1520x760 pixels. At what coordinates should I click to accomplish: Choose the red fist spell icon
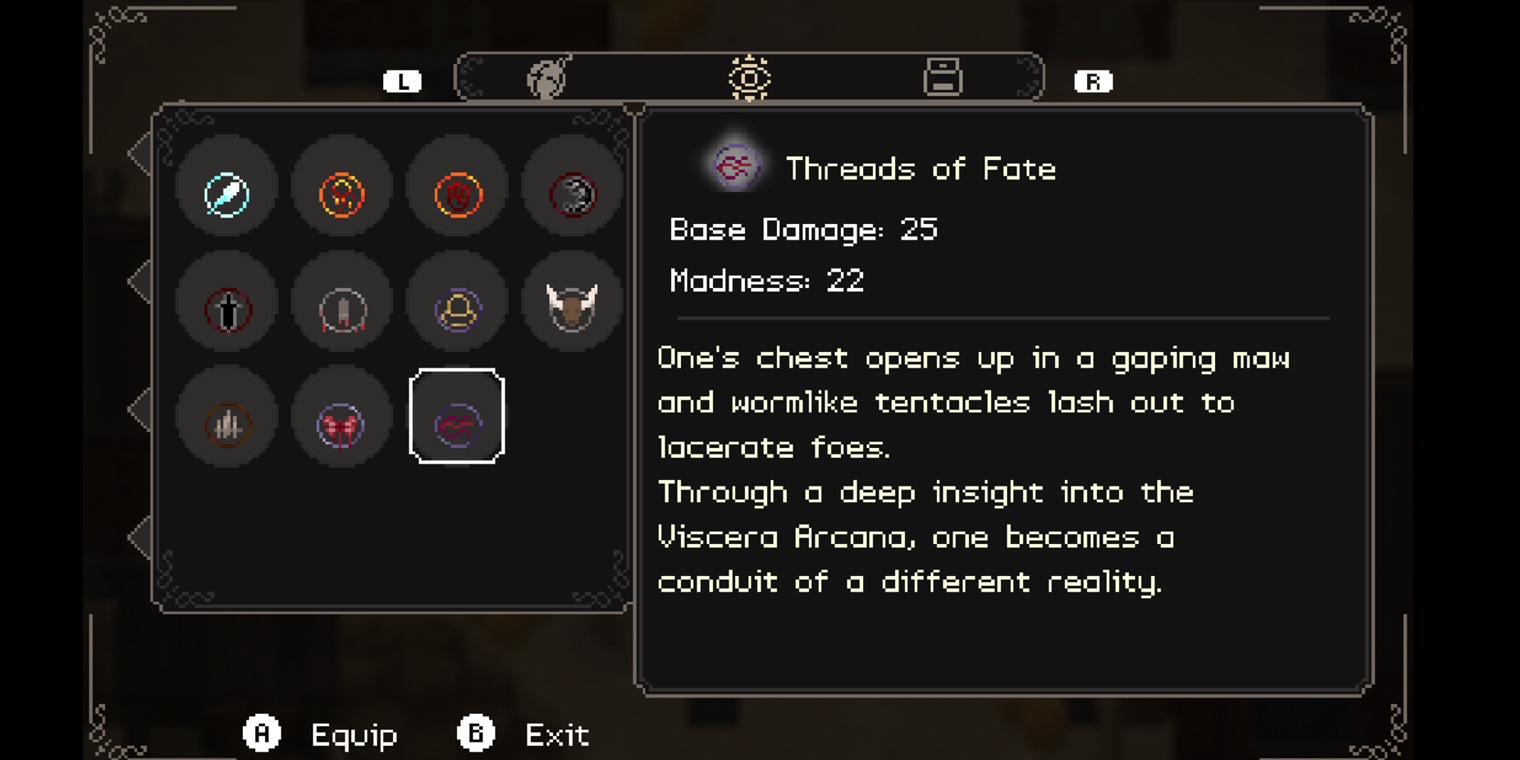click(x=457, y=194)
